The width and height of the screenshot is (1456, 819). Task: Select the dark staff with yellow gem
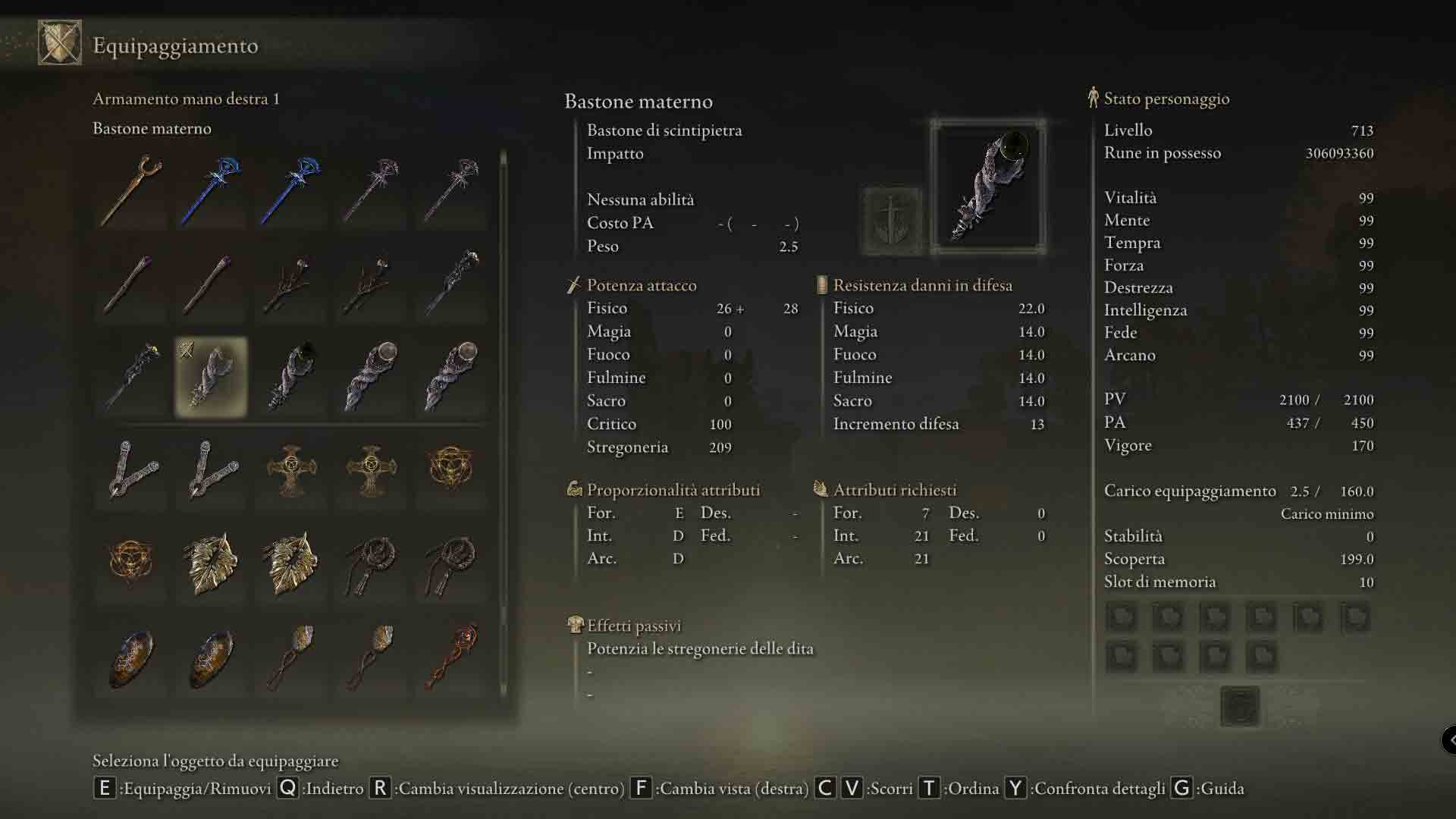131,377
